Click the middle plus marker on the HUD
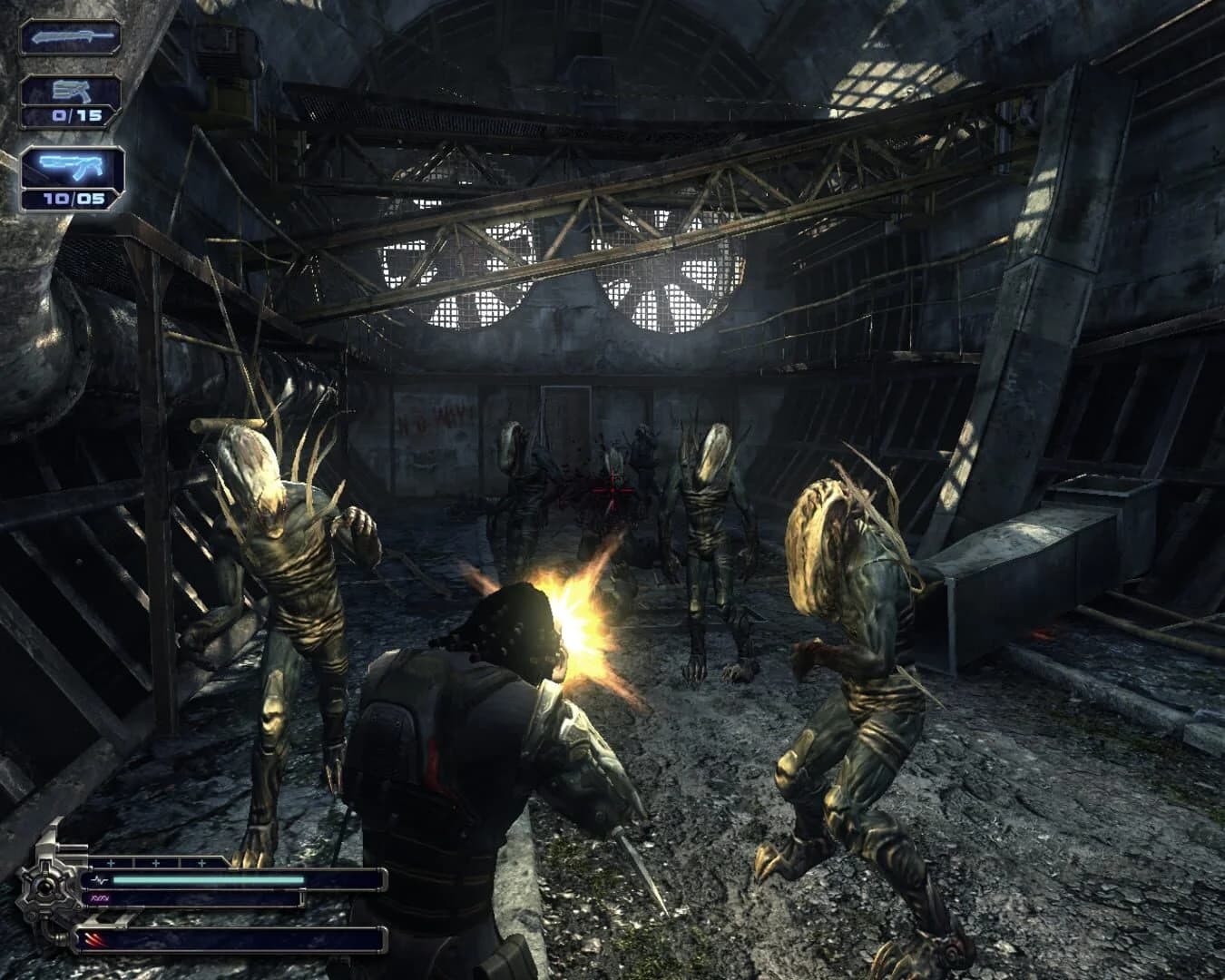 click(x=158, y=864)
